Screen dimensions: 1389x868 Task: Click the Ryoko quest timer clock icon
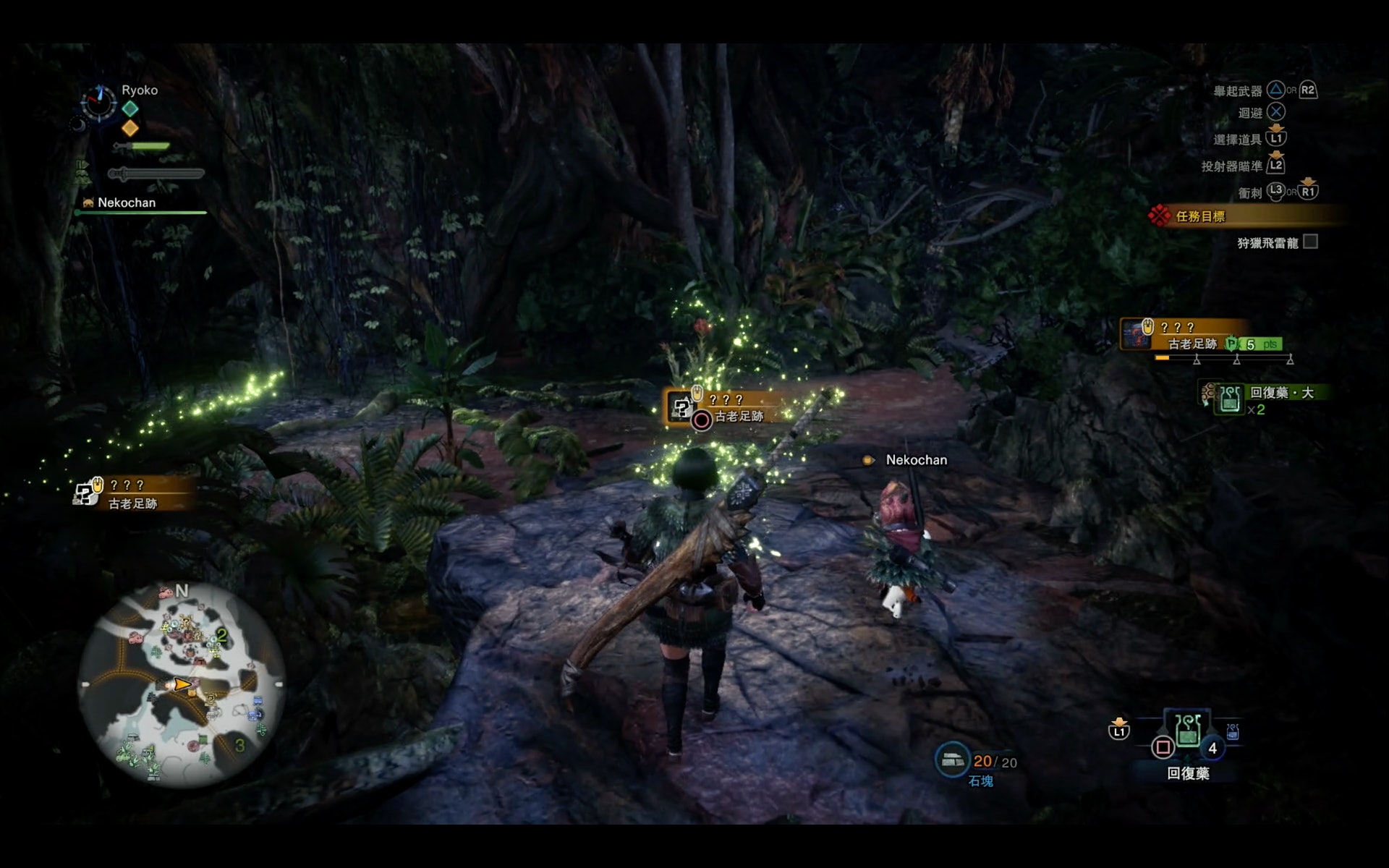[x=98, y=102]
